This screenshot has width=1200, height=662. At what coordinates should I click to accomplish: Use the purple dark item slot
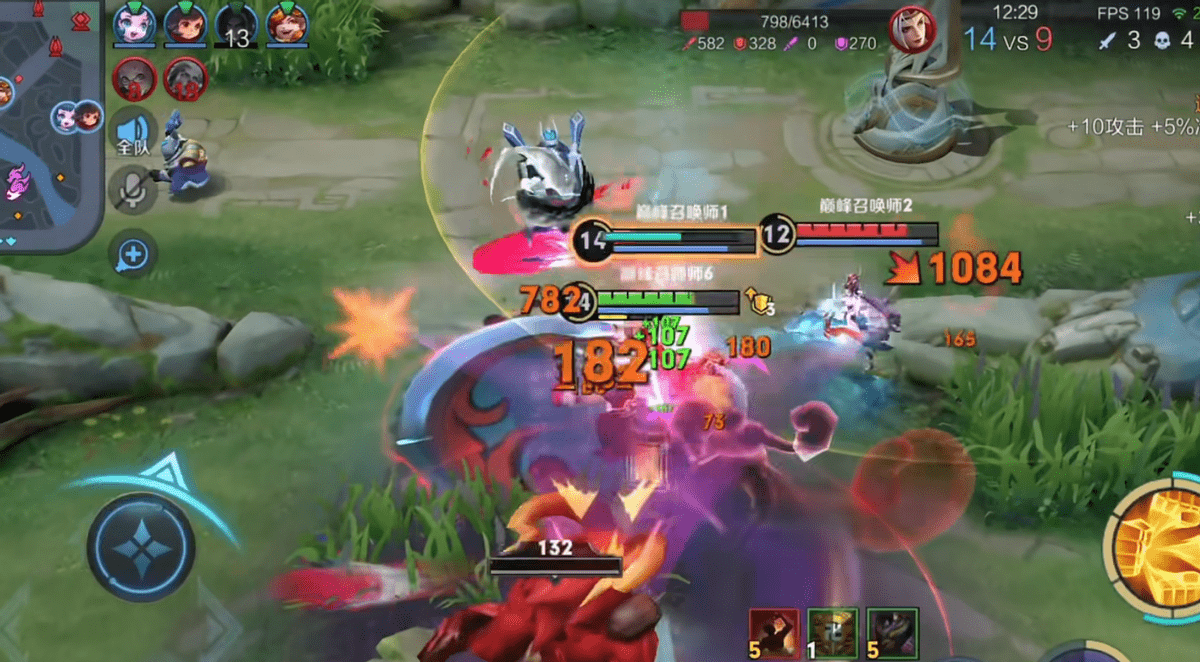click(x=892, y=633)
